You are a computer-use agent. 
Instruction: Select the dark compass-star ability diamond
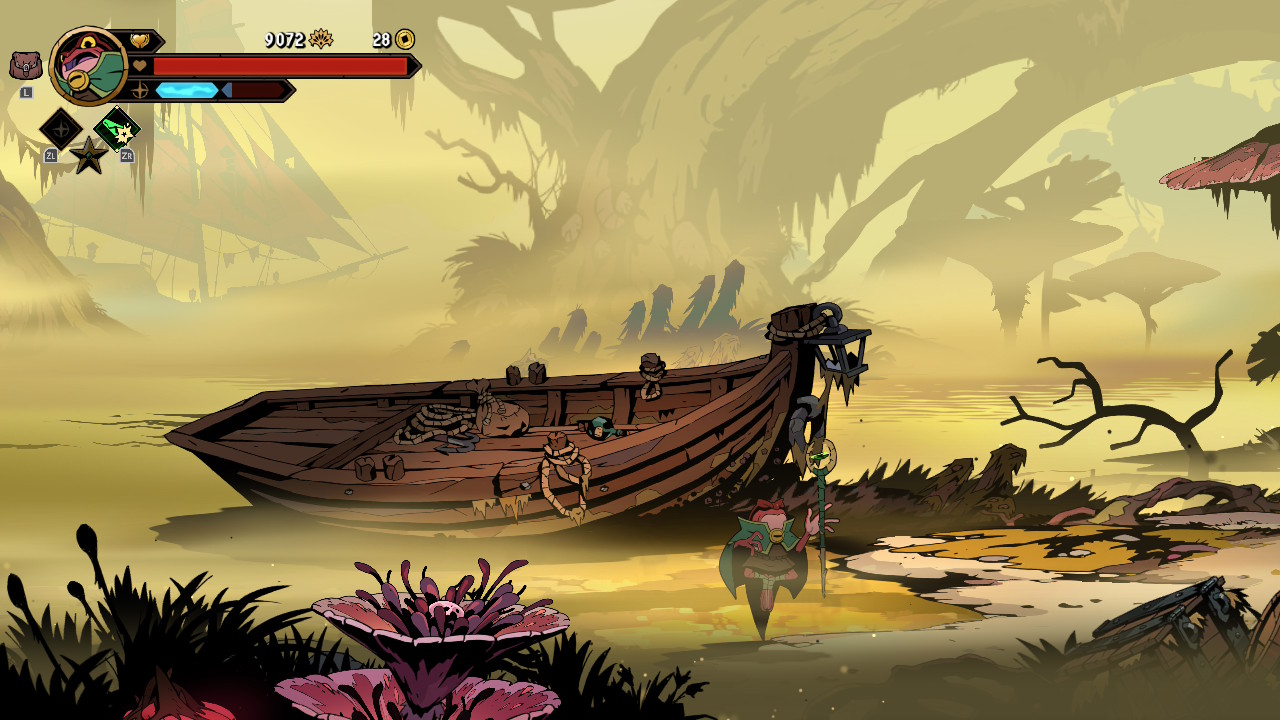point(60,129)
